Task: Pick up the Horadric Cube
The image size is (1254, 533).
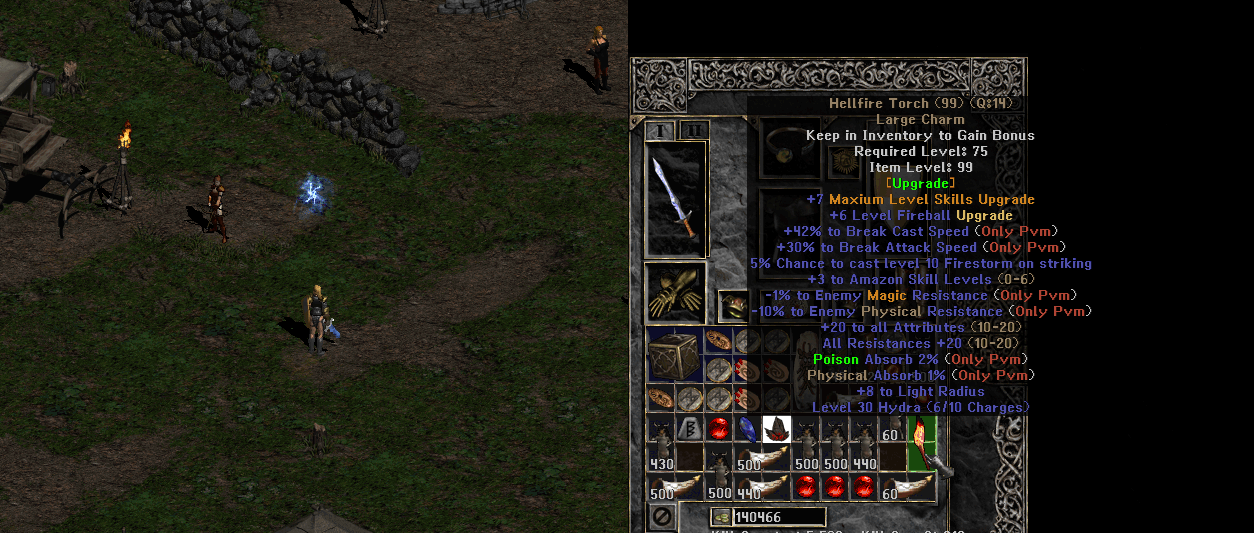Action: coord(673,356)
